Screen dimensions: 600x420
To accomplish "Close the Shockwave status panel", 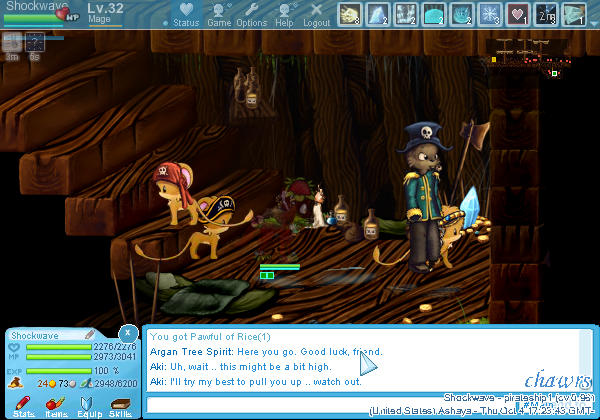I will (x=127, y=332).
